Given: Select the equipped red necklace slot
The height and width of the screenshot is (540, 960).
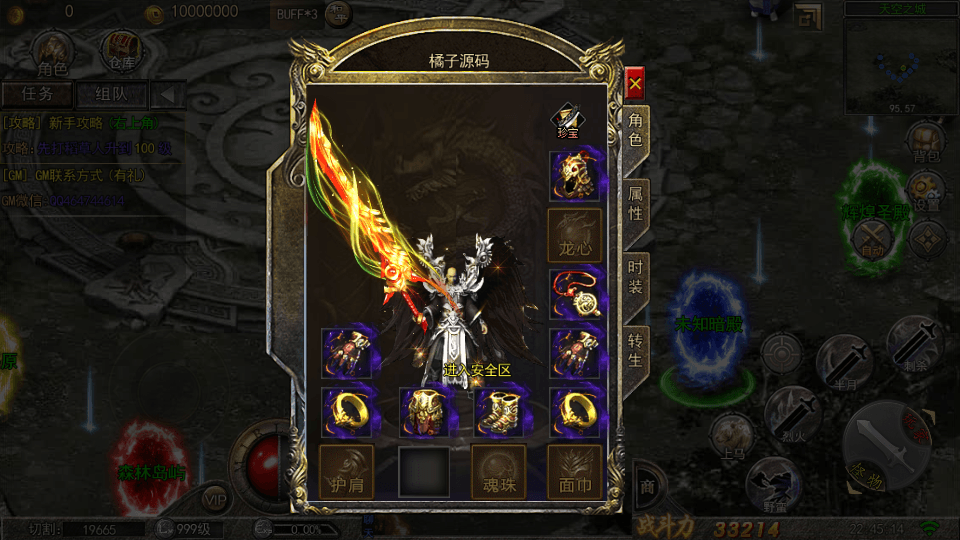Looking at the screenshot, I should [575, 295].
